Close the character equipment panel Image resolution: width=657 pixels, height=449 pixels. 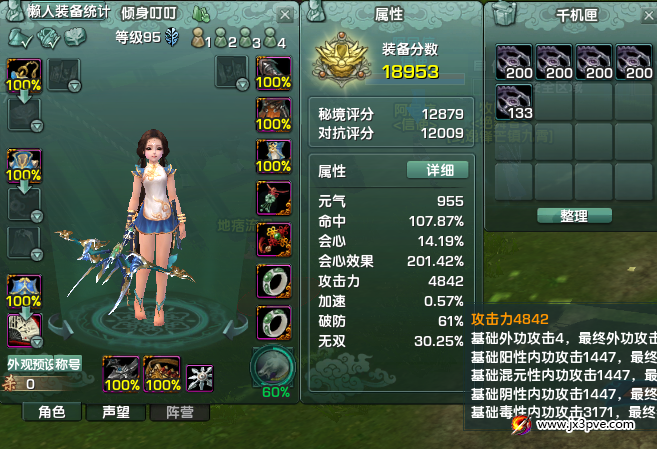coord(286,15)
